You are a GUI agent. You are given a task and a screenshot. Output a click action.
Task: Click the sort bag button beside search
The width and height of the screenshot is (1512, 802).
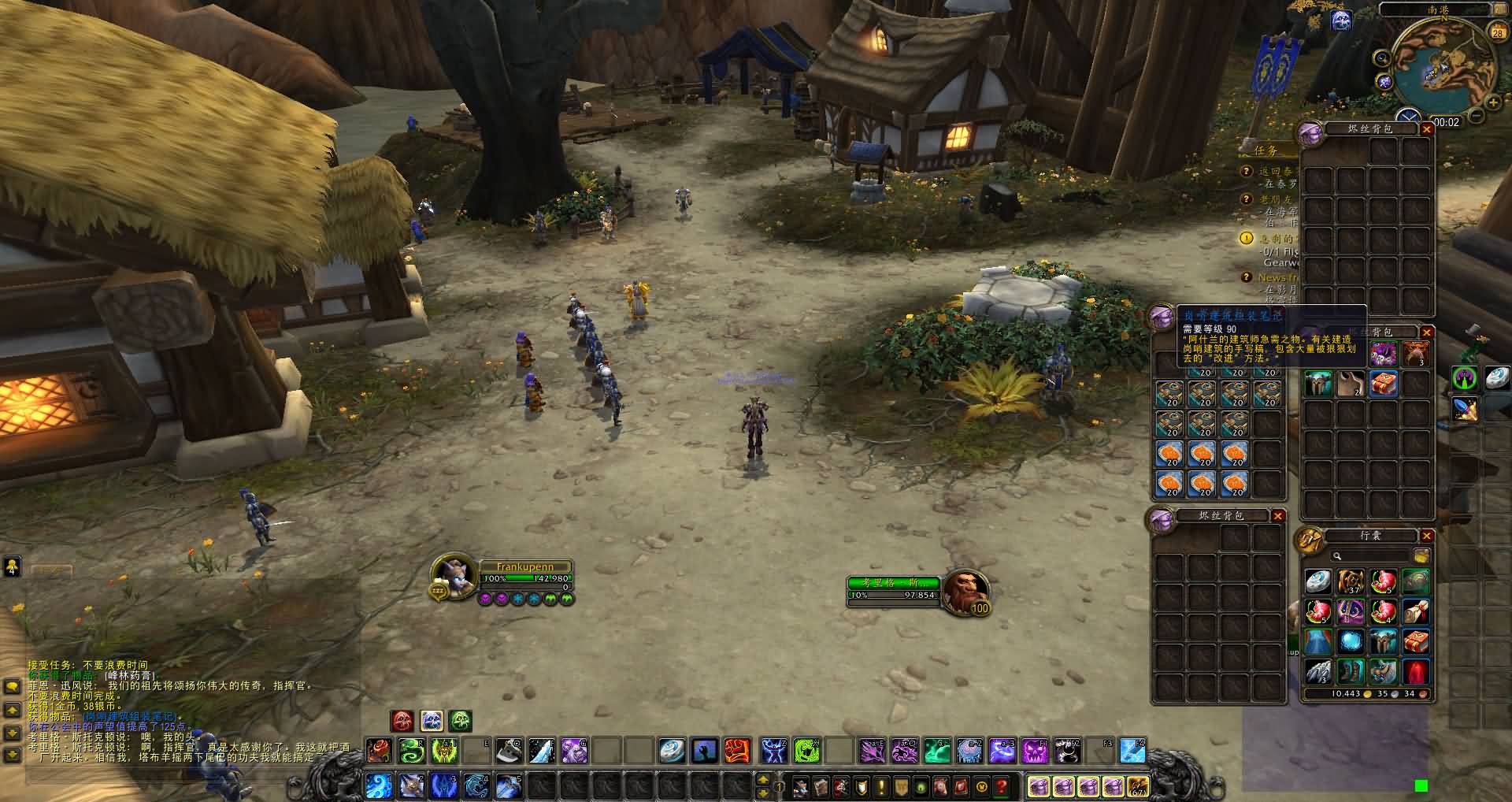(x=1421, y=556)
